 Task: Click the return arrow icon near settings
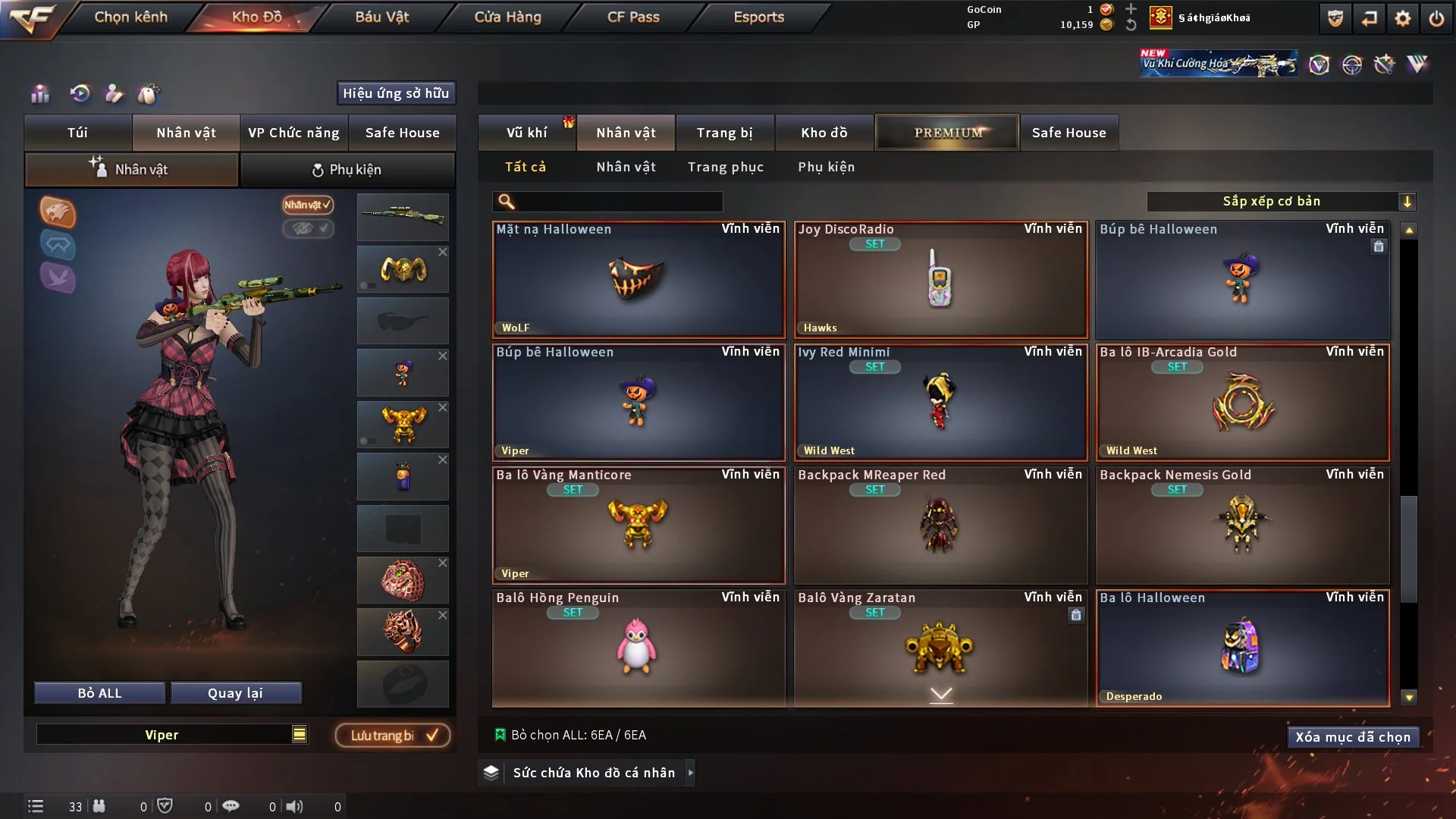(1369, 17)
